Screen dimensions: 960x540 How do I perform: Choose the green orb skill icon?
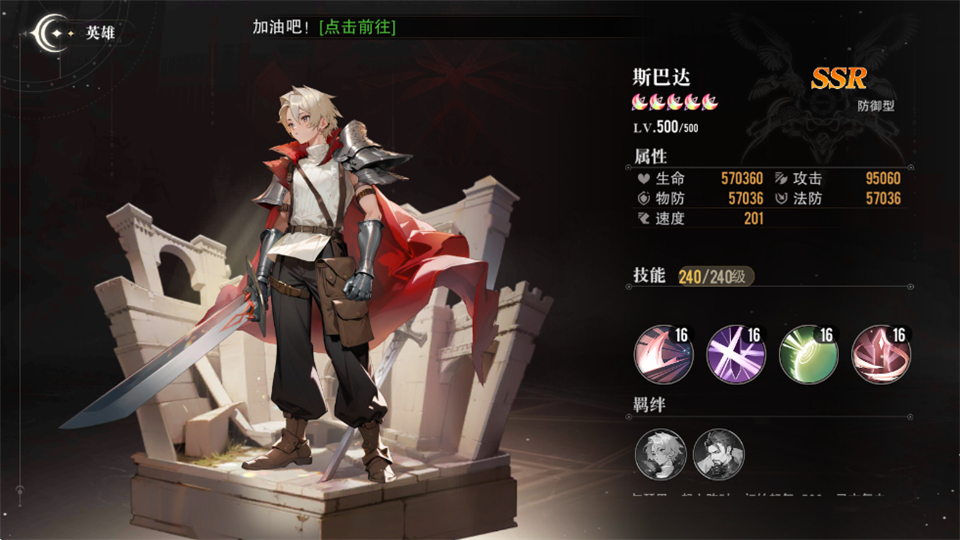[x=808, y=354]
